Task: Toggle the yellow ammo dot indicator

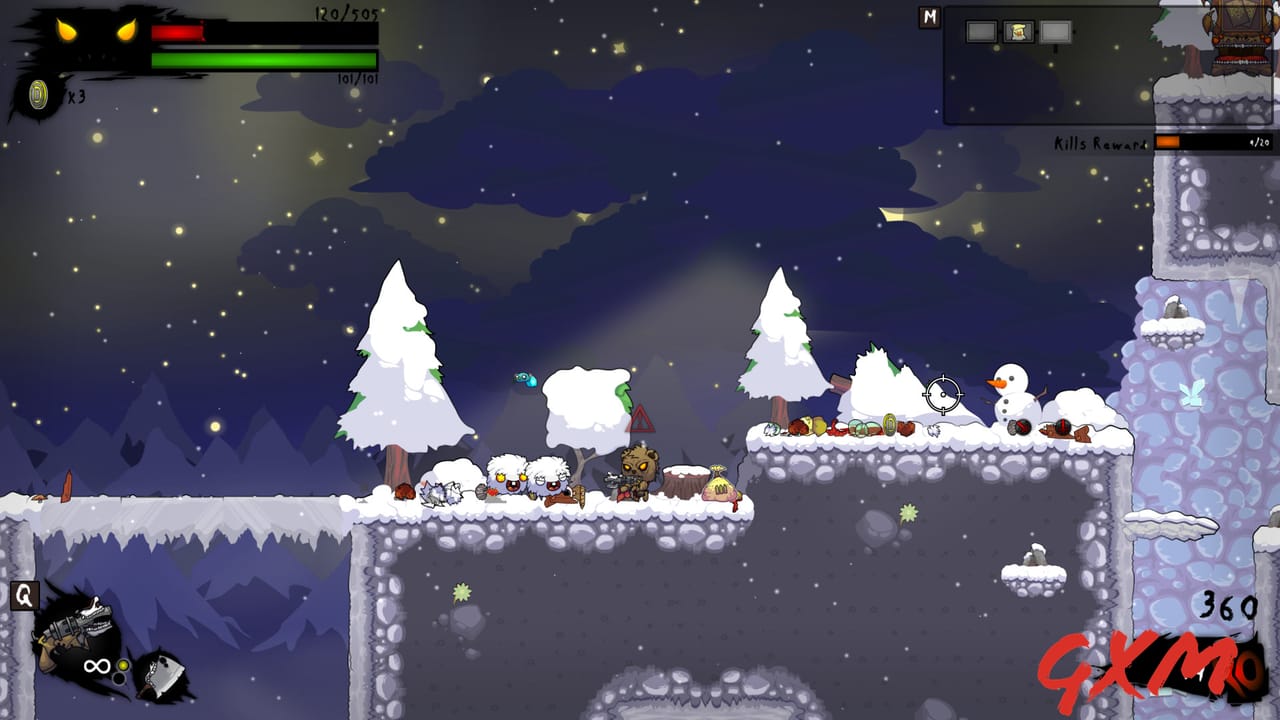Action: 122,665
